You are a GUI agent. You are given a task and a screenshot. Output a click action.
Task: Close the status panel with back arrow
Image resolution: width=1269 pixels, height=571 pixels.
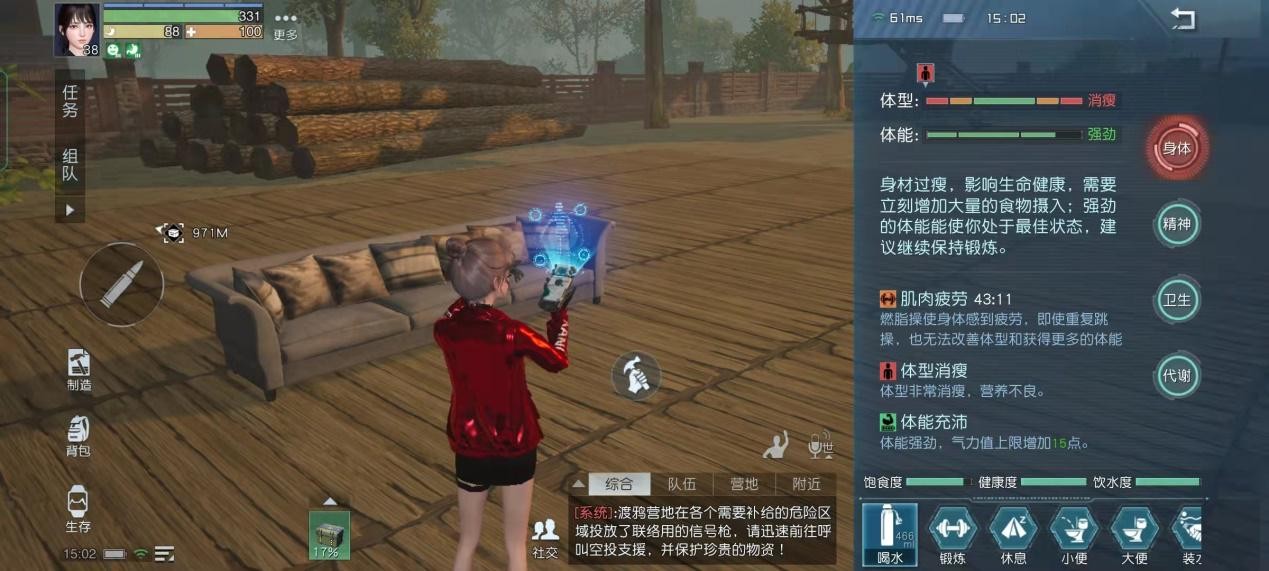[x=1183, y=19]
